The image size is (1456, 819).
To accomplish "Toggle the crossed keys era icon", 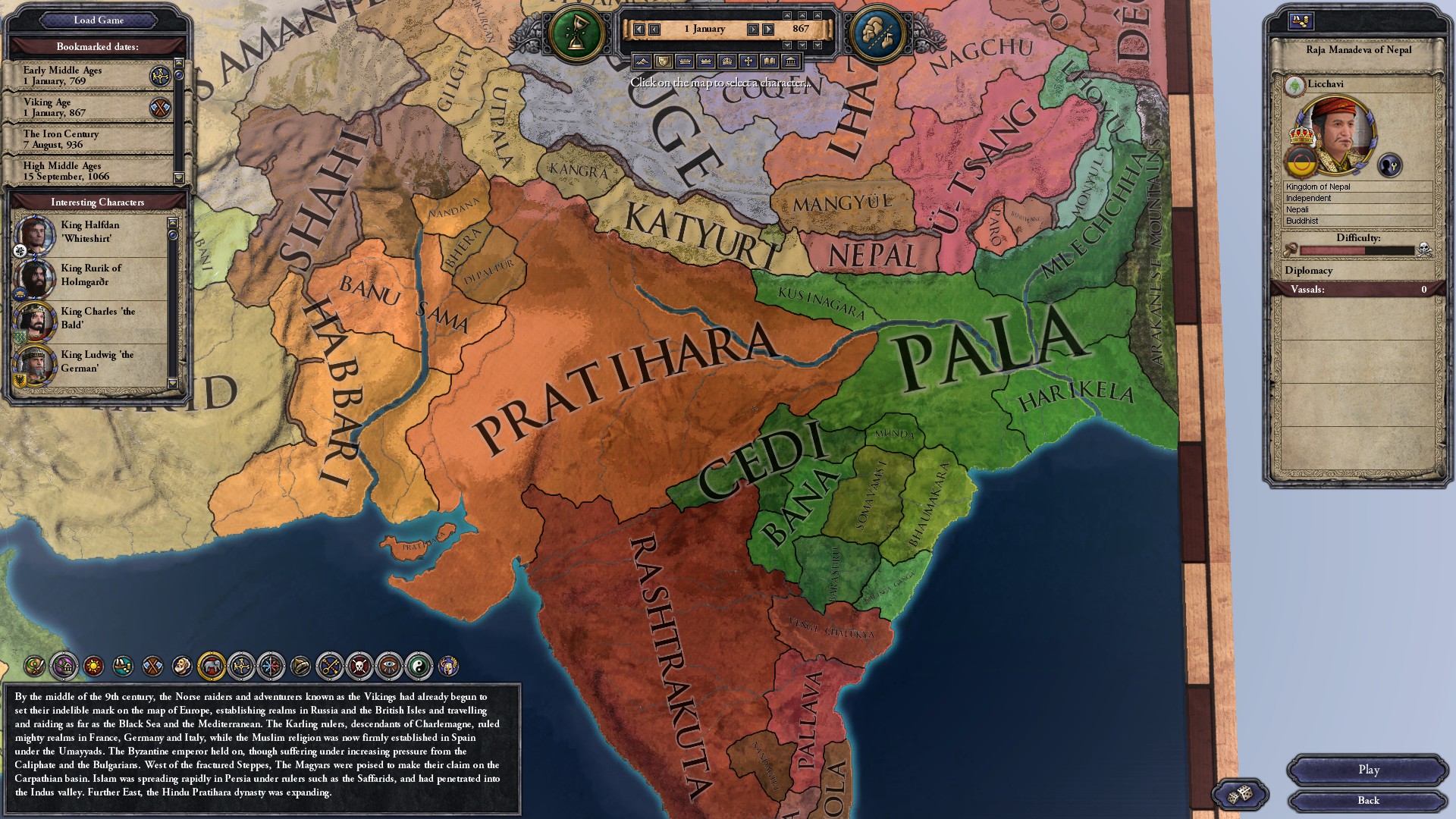I will [x=328, y=666].
